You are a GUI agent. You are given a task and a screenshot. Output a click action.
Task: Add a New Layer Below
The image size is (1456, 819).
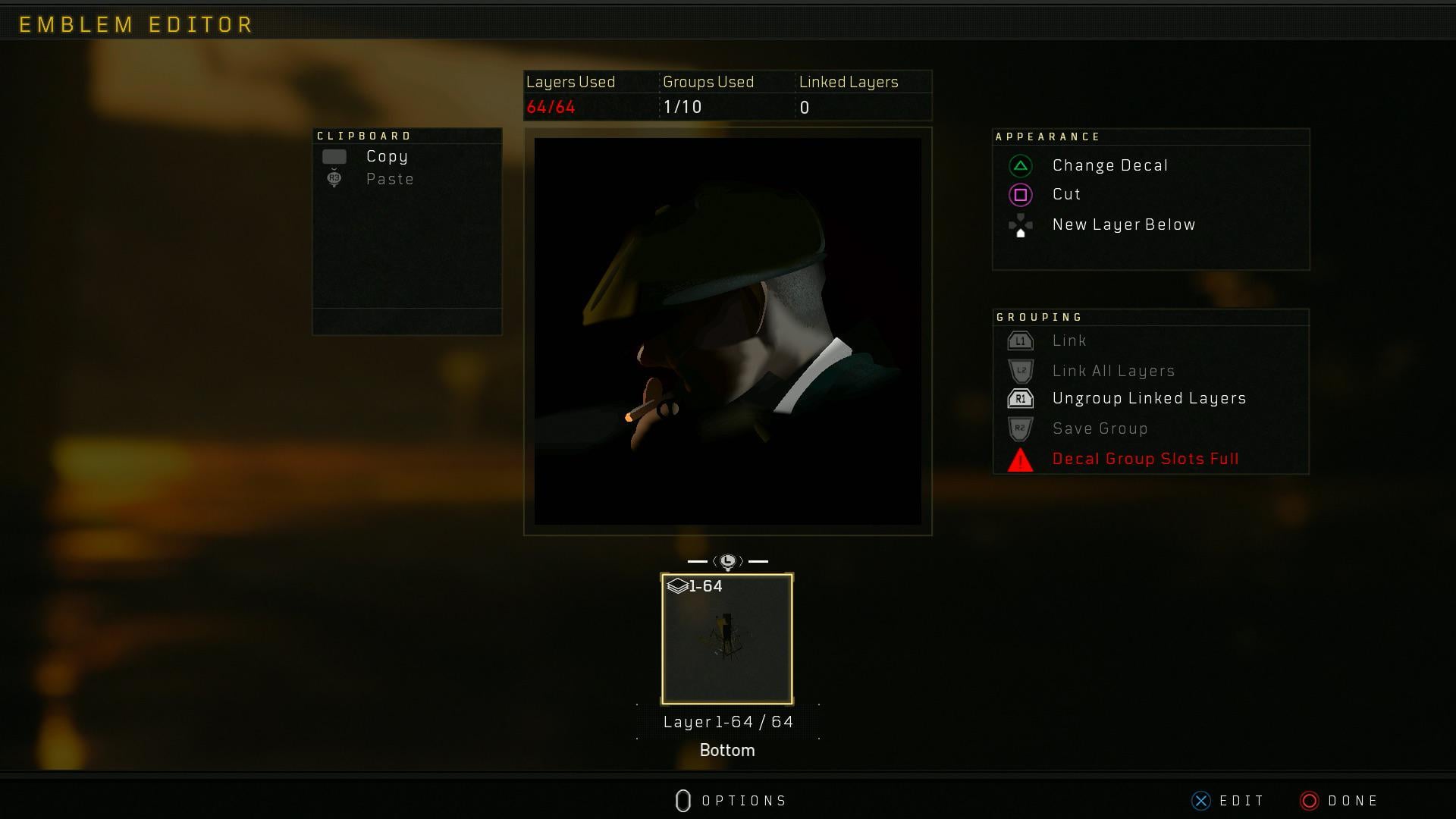(x=1123, y=224)
